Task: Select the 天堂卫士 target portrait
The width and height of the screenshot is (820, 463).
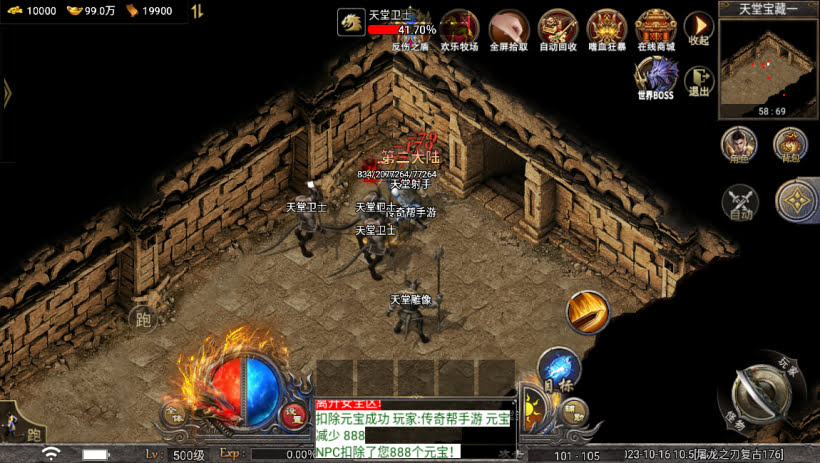Action: click(351, 22)
